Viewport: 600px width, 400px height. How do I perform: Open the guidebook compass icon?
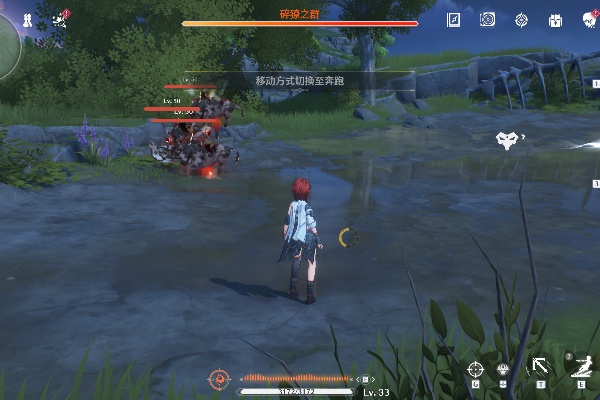[455, 19]
